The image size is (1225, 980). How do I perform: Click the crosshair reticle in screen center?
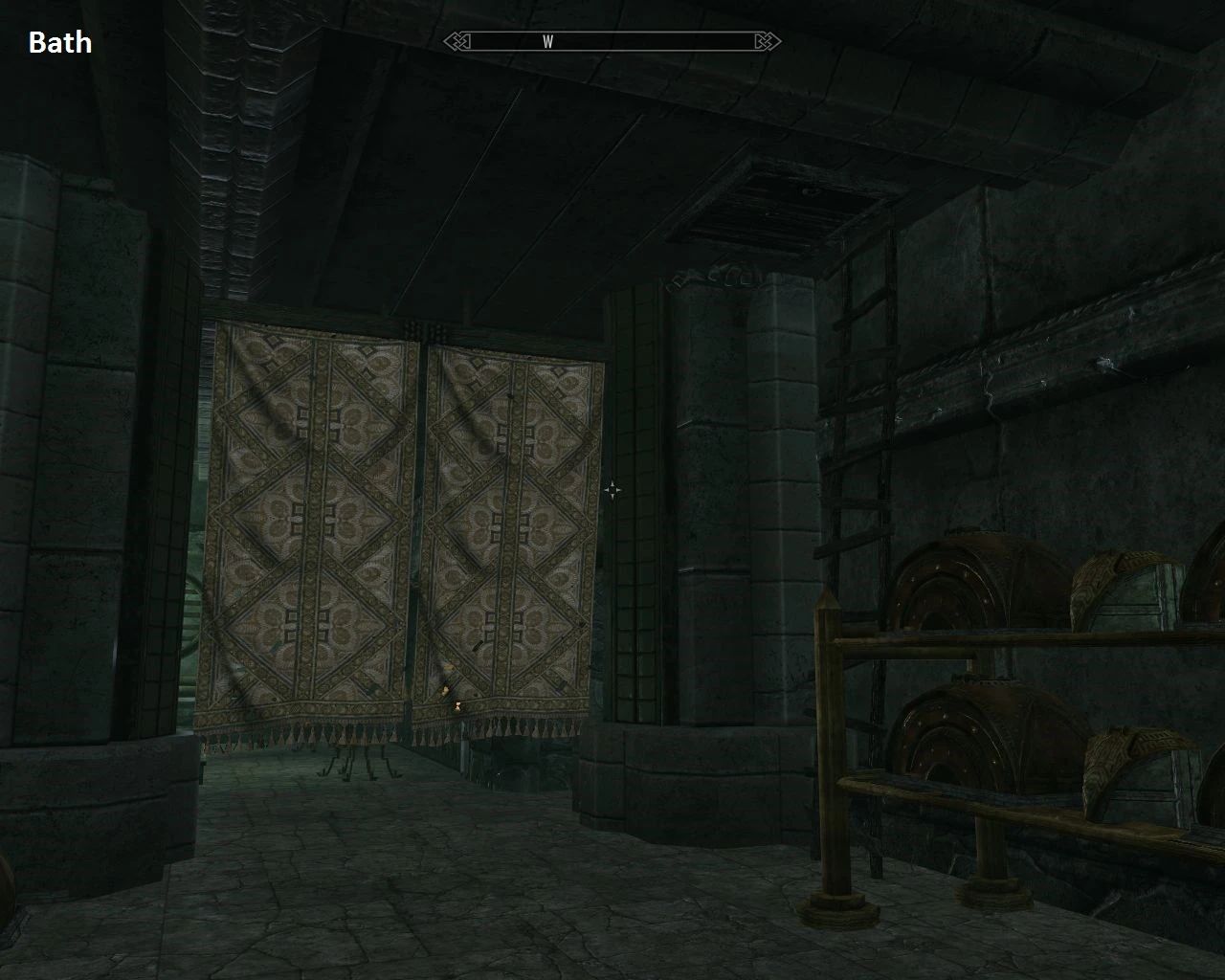pos(612,489)
